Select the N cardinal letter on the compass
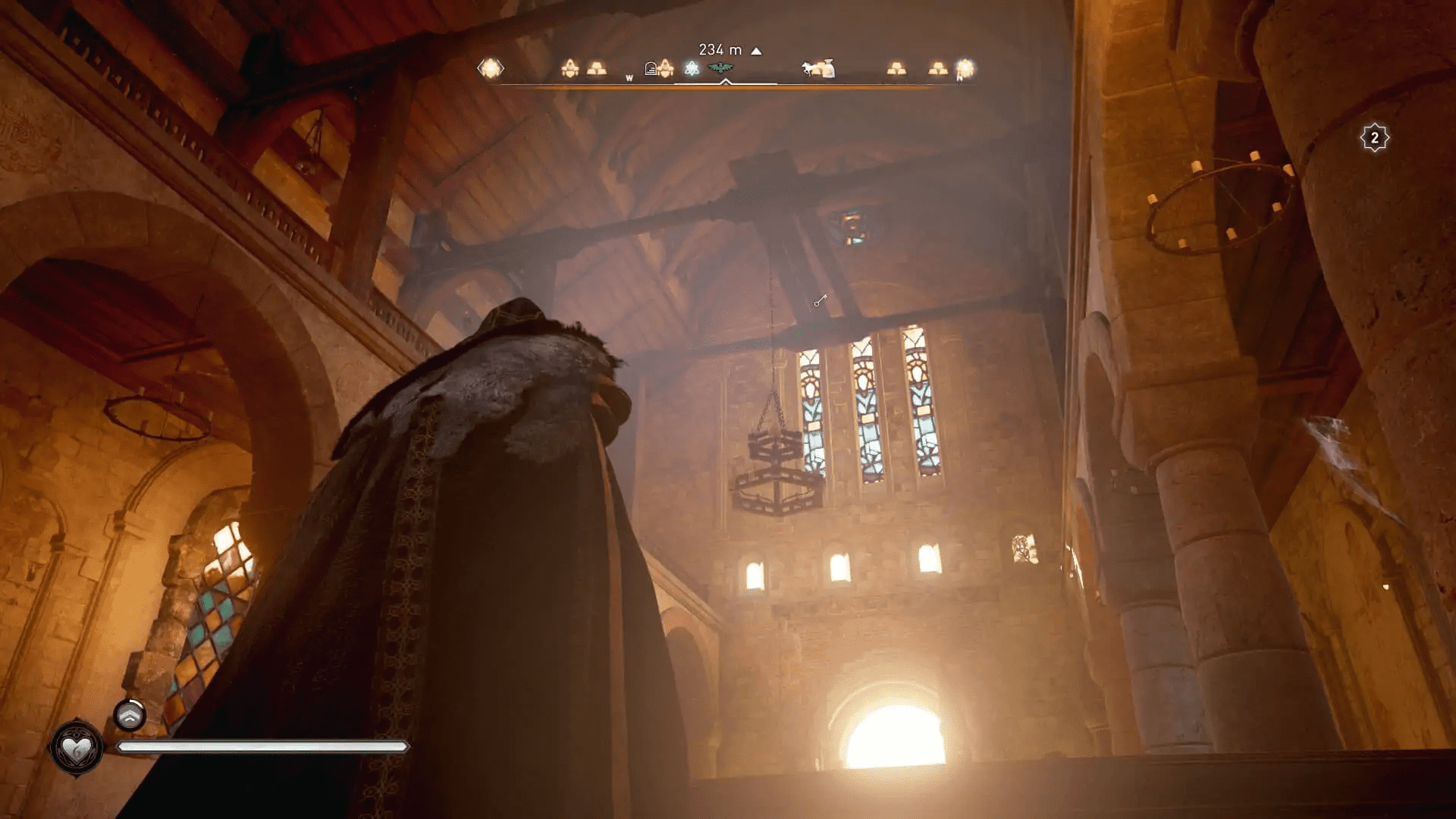Image resolution: width=1456 pixels, height=819 pixels. [x=959, y=79]
